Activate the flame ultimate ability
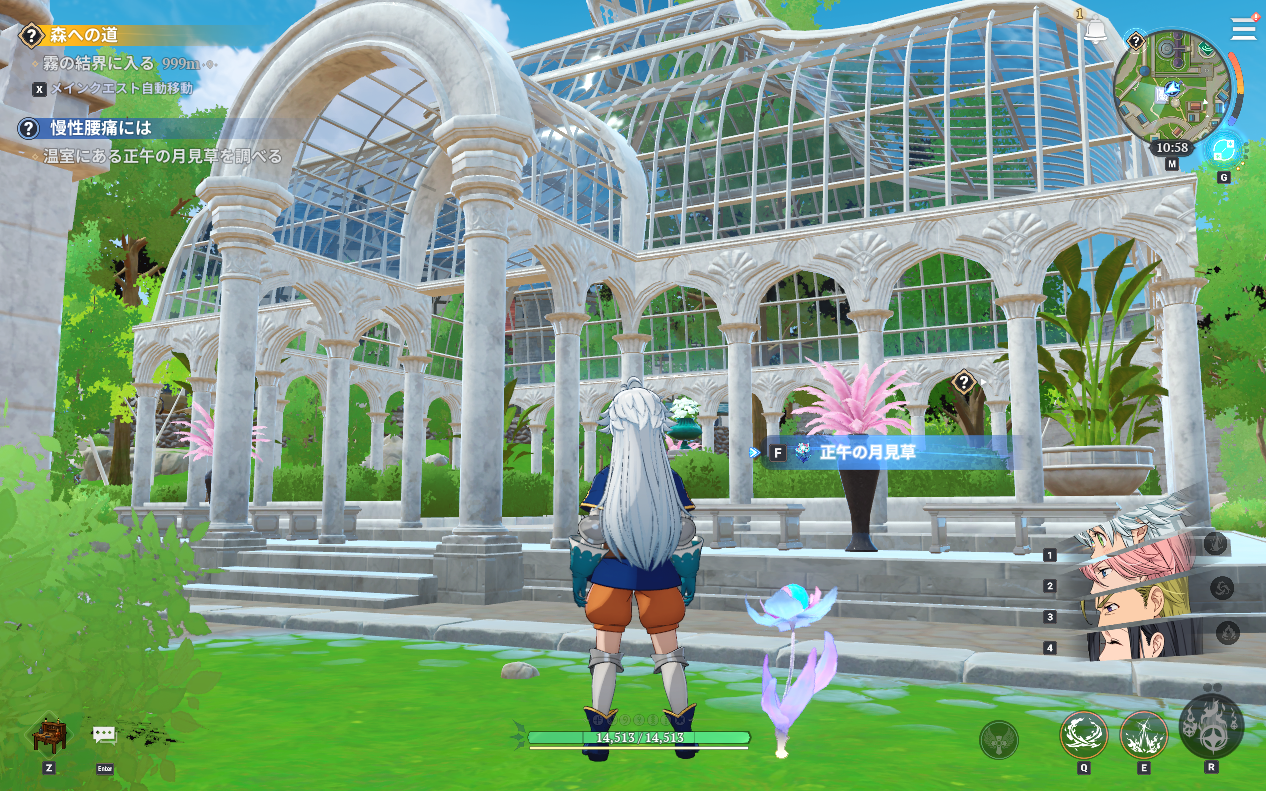Screen dimensions: 1266x791 [1211, 724]
